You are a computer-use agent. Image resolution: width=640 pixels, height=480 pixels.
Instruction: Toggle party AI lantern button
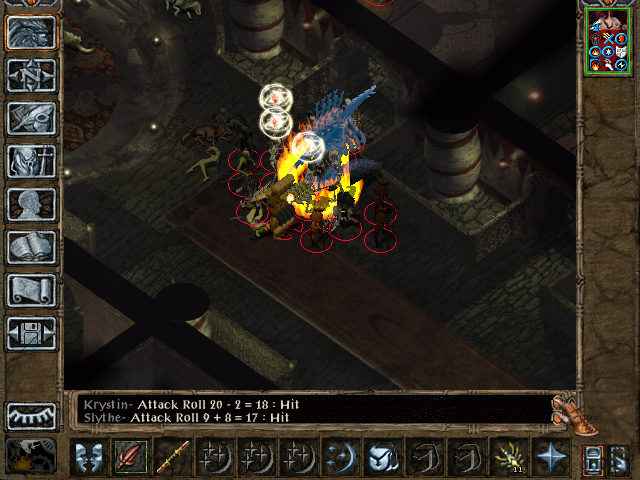click(619, 457)
